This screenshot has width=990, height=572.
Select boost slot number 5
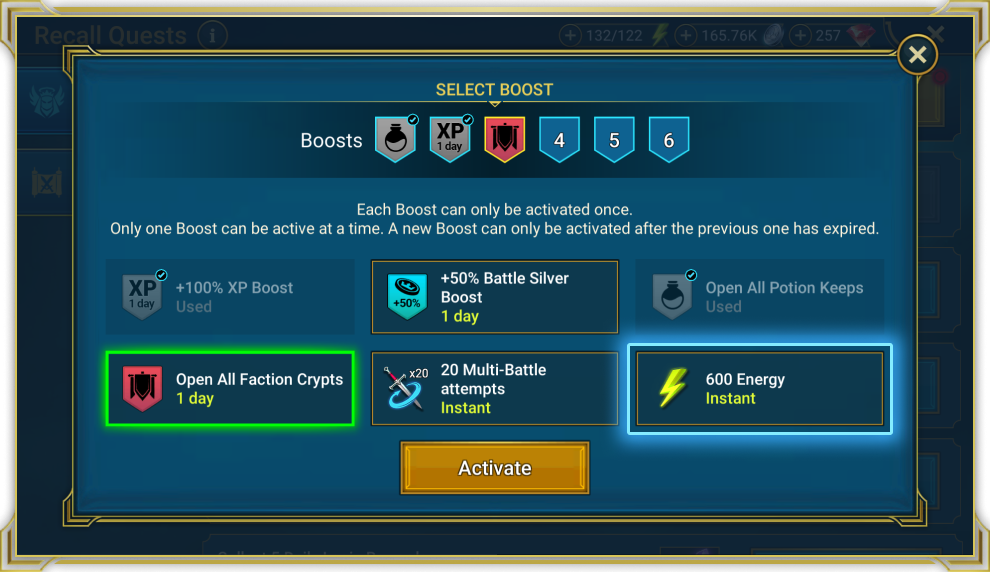614,140
